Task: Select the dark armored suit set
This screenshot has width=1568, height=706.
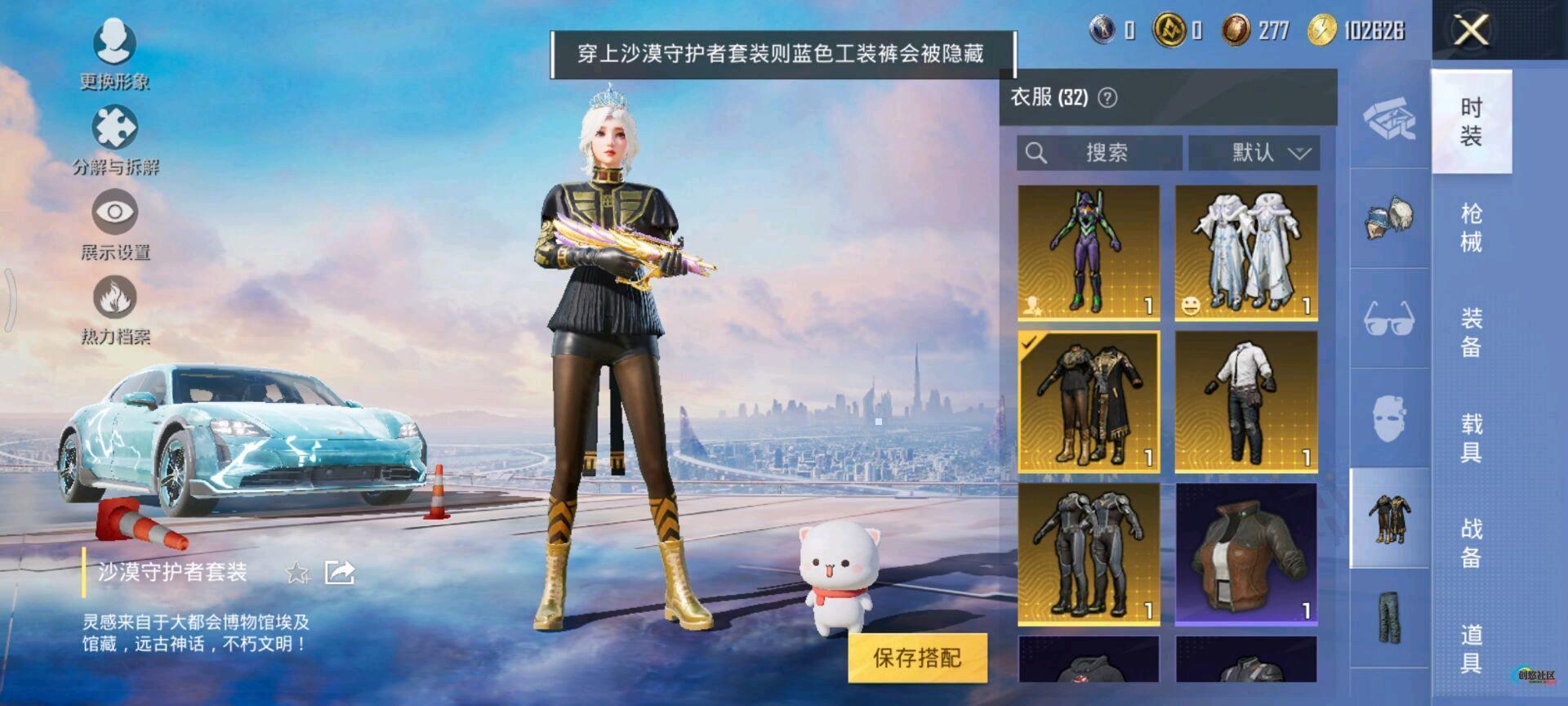Action: point(1089,553)
